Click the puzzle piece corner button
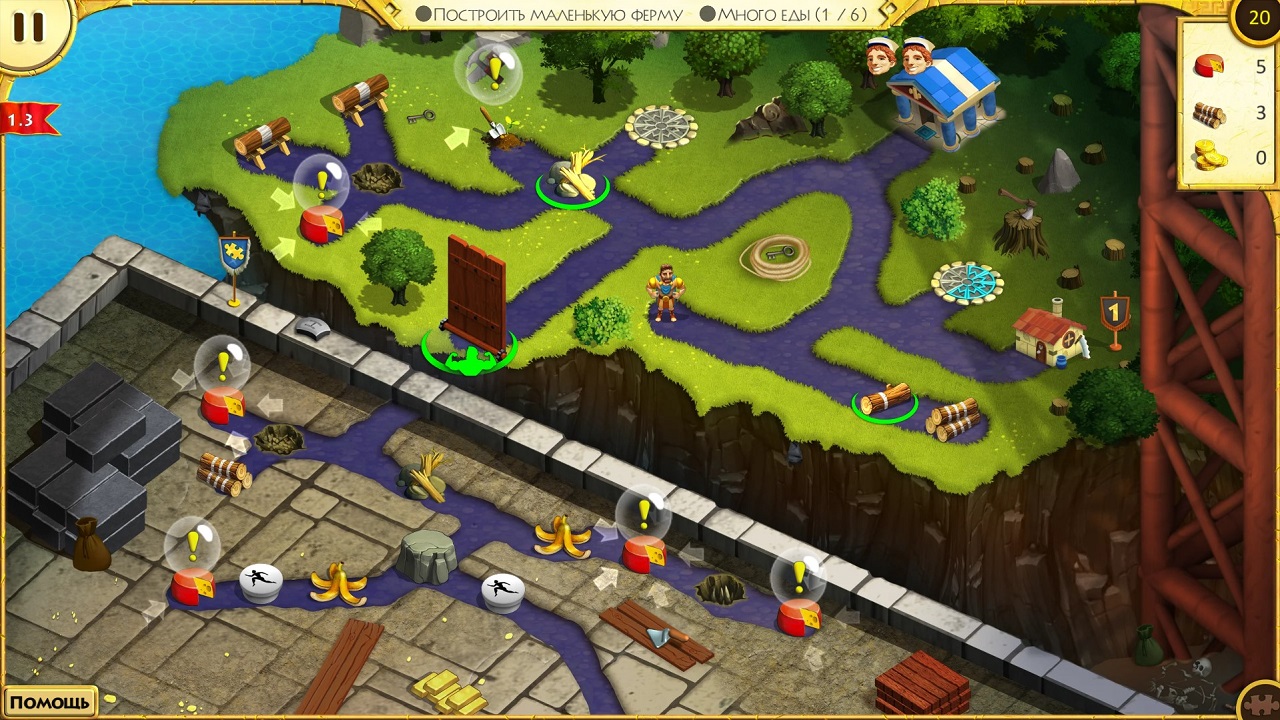The height and width of the screenshot is (720, 1280). pos(1262,702)
